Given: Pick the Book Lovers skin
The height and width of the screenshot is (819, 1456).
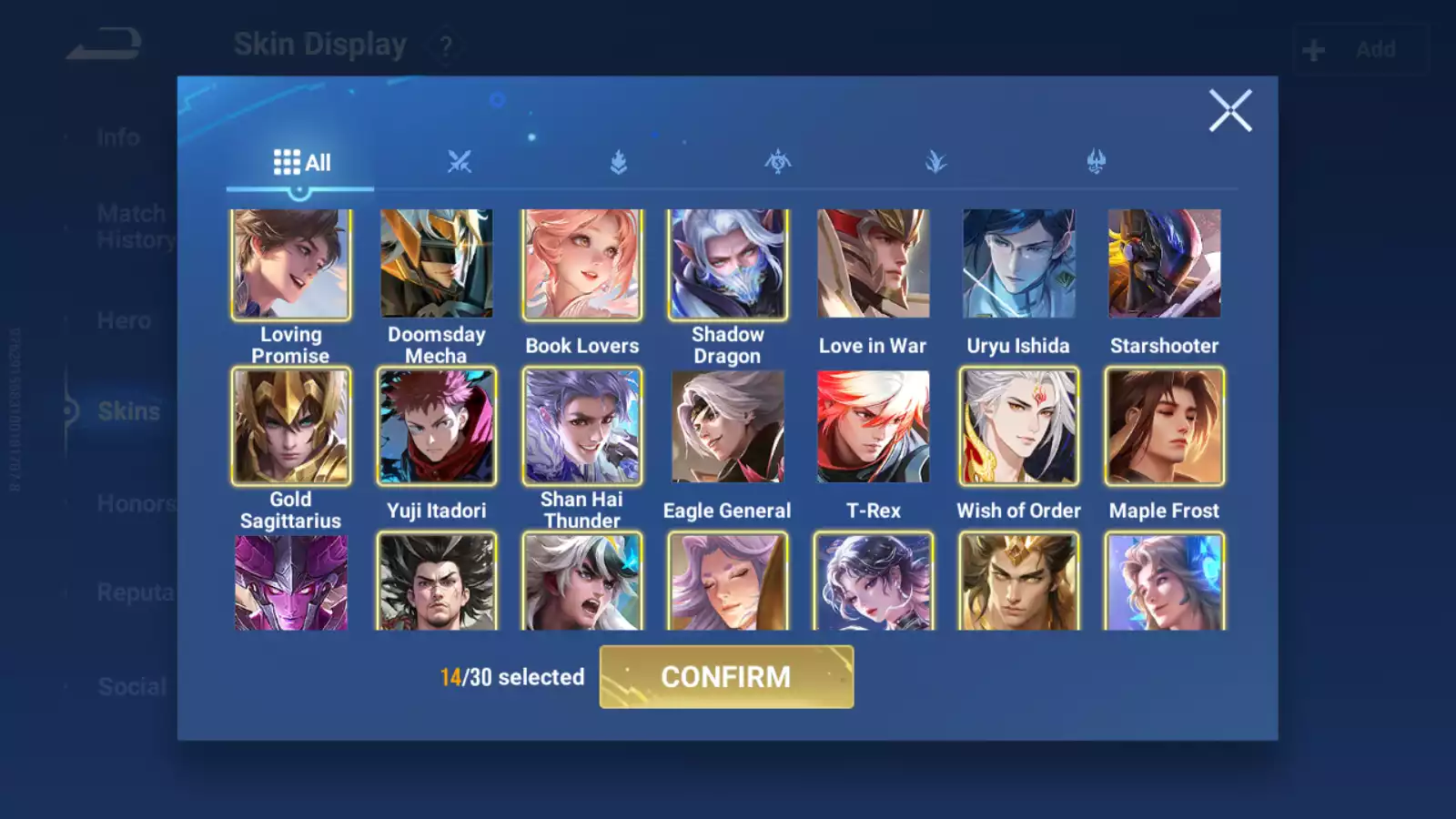Looking at the screenshot, I should click(582, 264).
